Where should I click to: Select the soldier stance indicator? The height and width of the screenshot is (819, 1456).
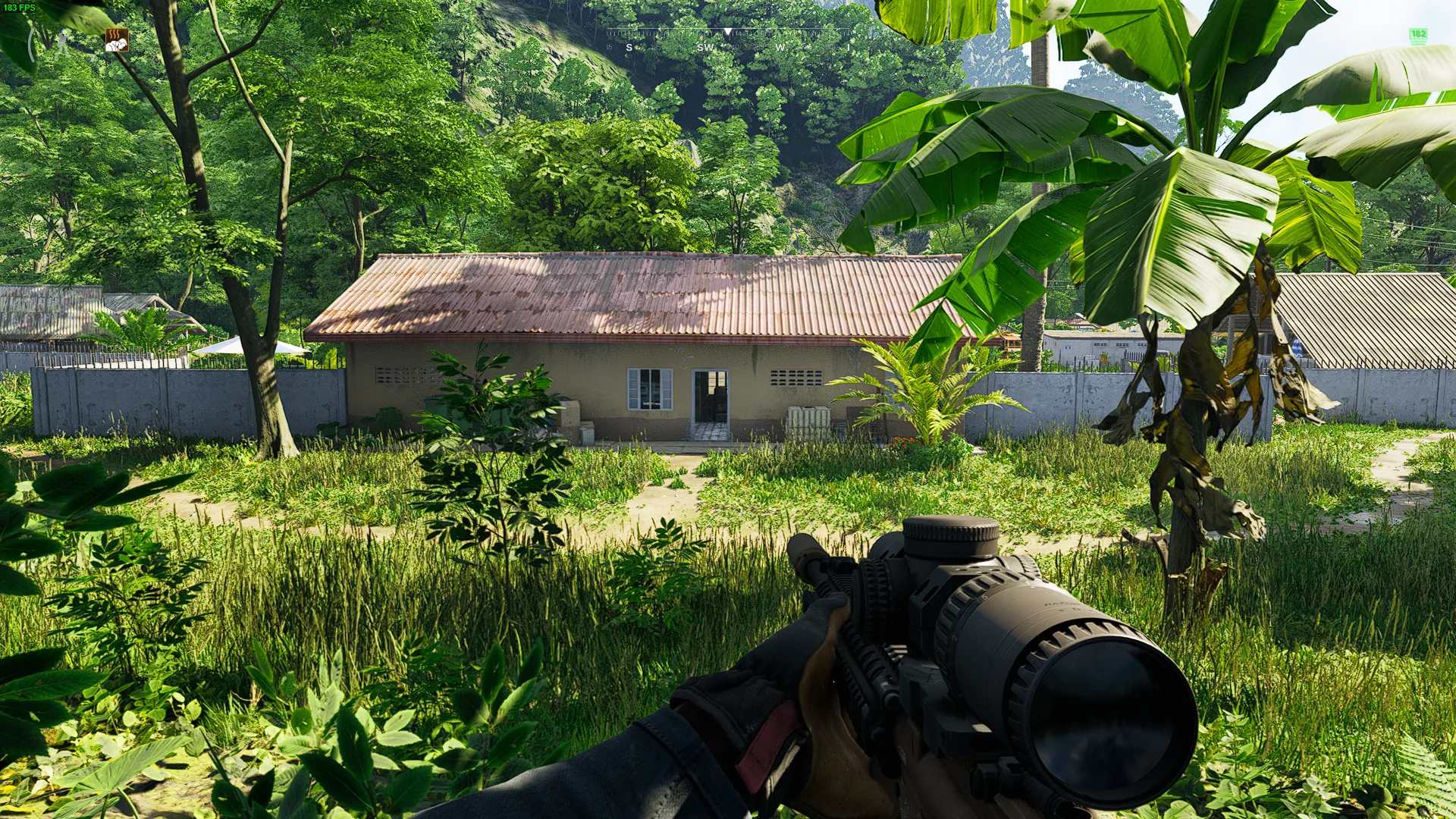pos(61,43)
